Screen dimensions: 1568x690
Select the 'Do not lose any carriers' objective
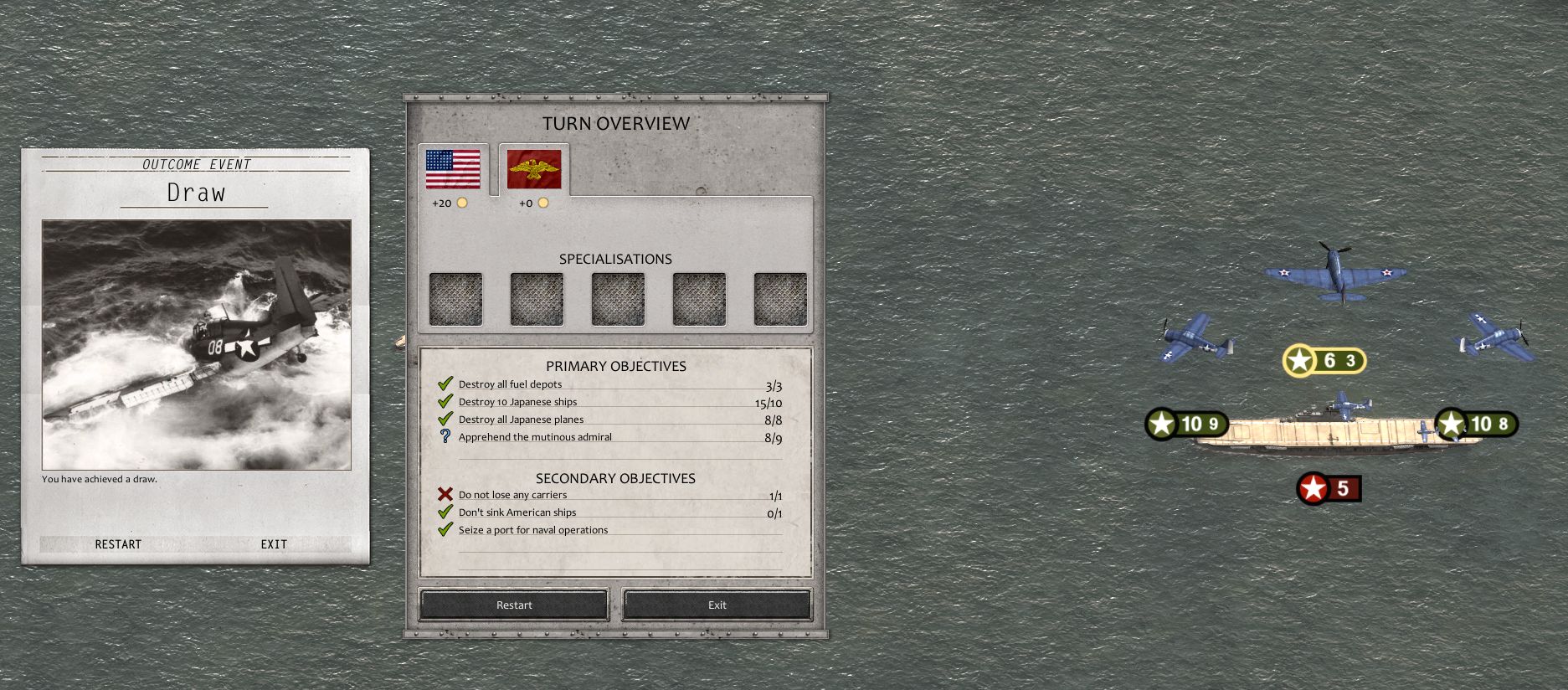click(x=512, y=495)
